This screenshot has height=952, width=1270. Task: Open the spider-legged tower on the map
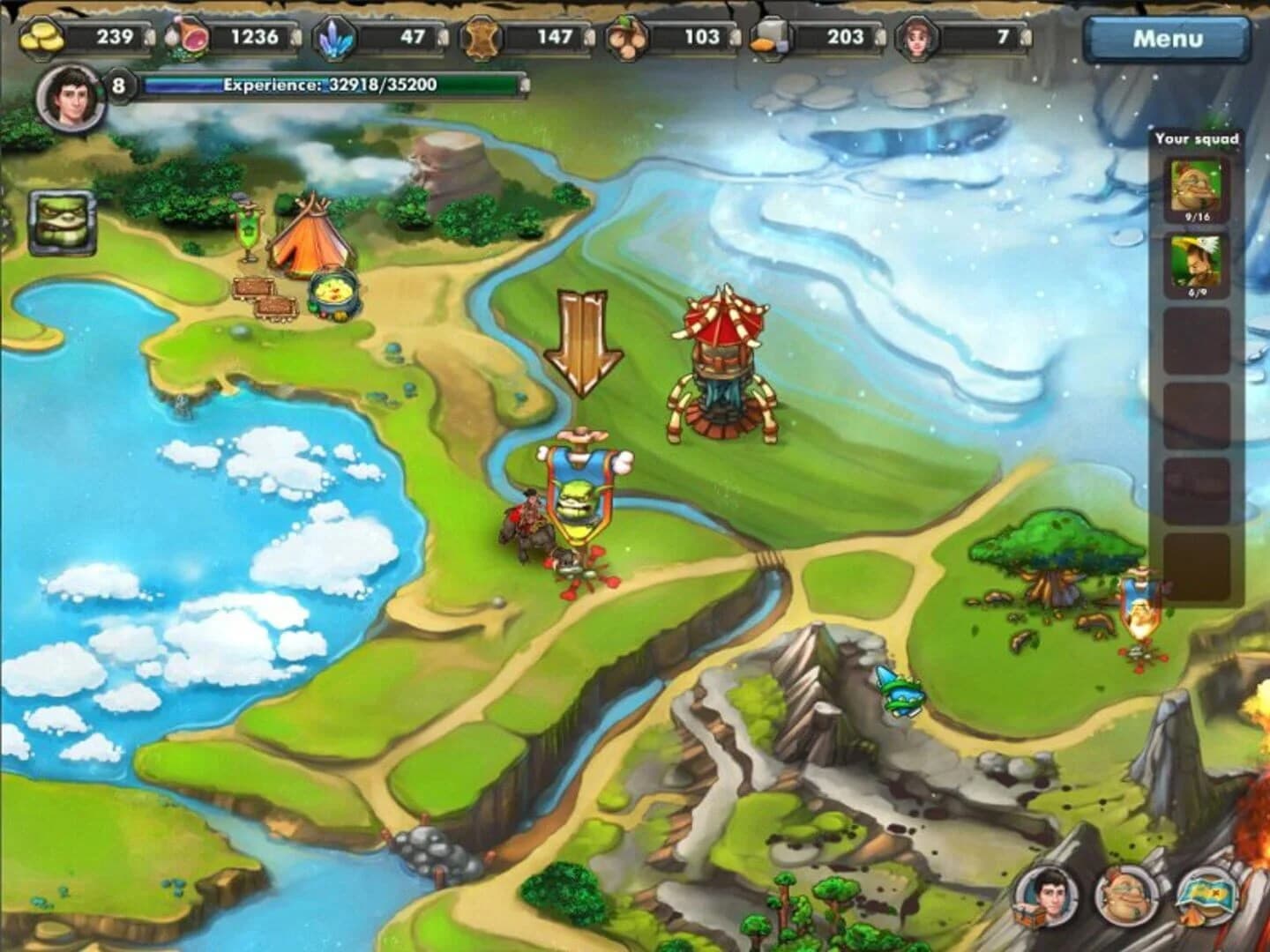click(721, 361)
